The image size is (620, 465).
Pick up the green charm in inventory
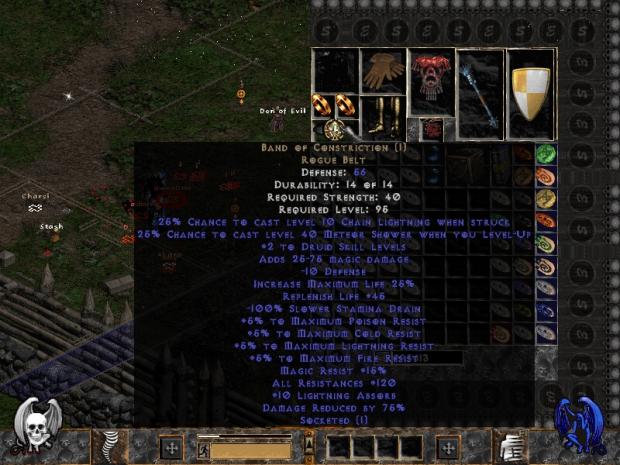[546, 154]
